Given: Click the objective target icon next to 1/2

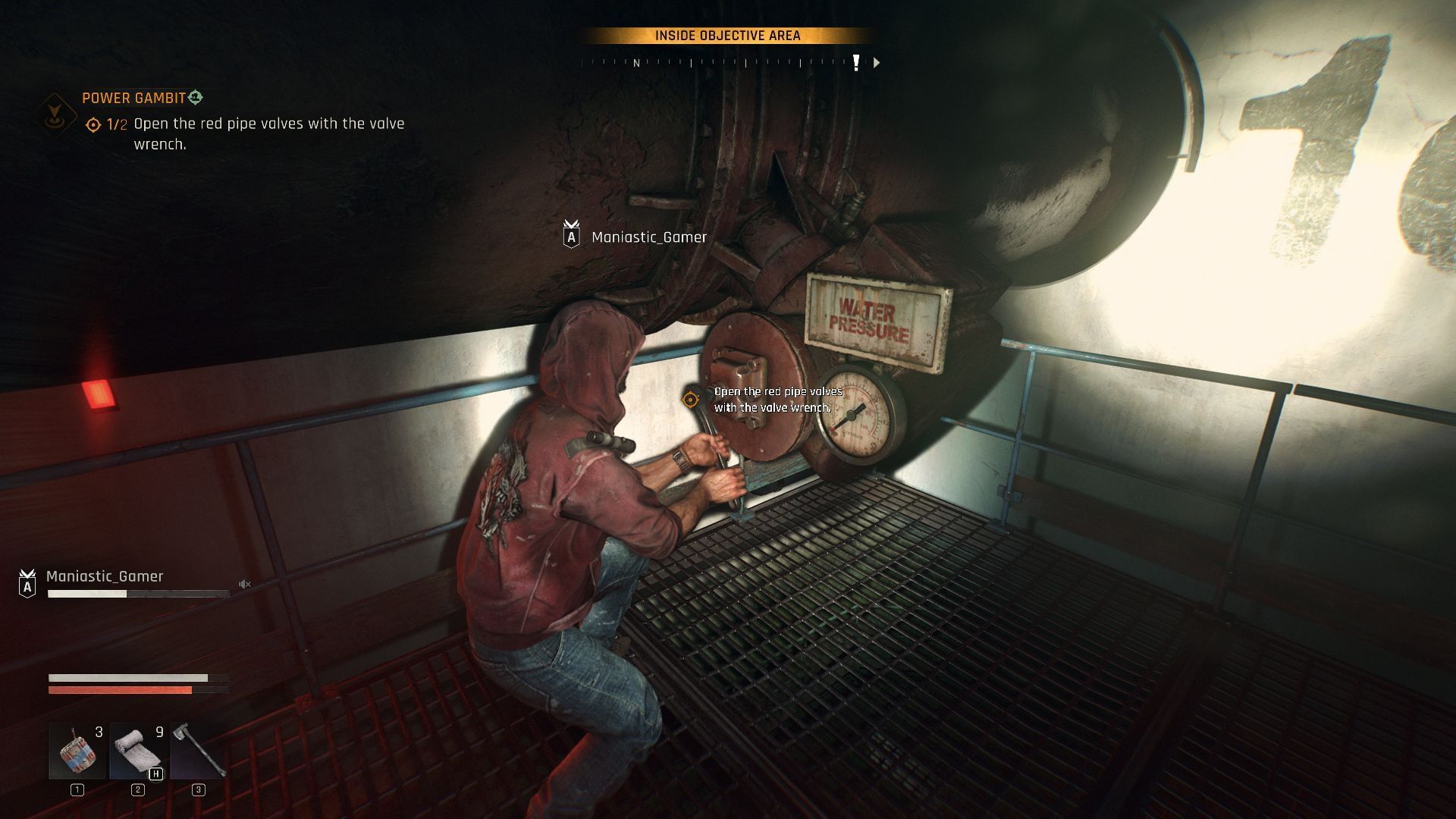Looking at the screenshot, I should pyautogui.click(x=93, y=123).
